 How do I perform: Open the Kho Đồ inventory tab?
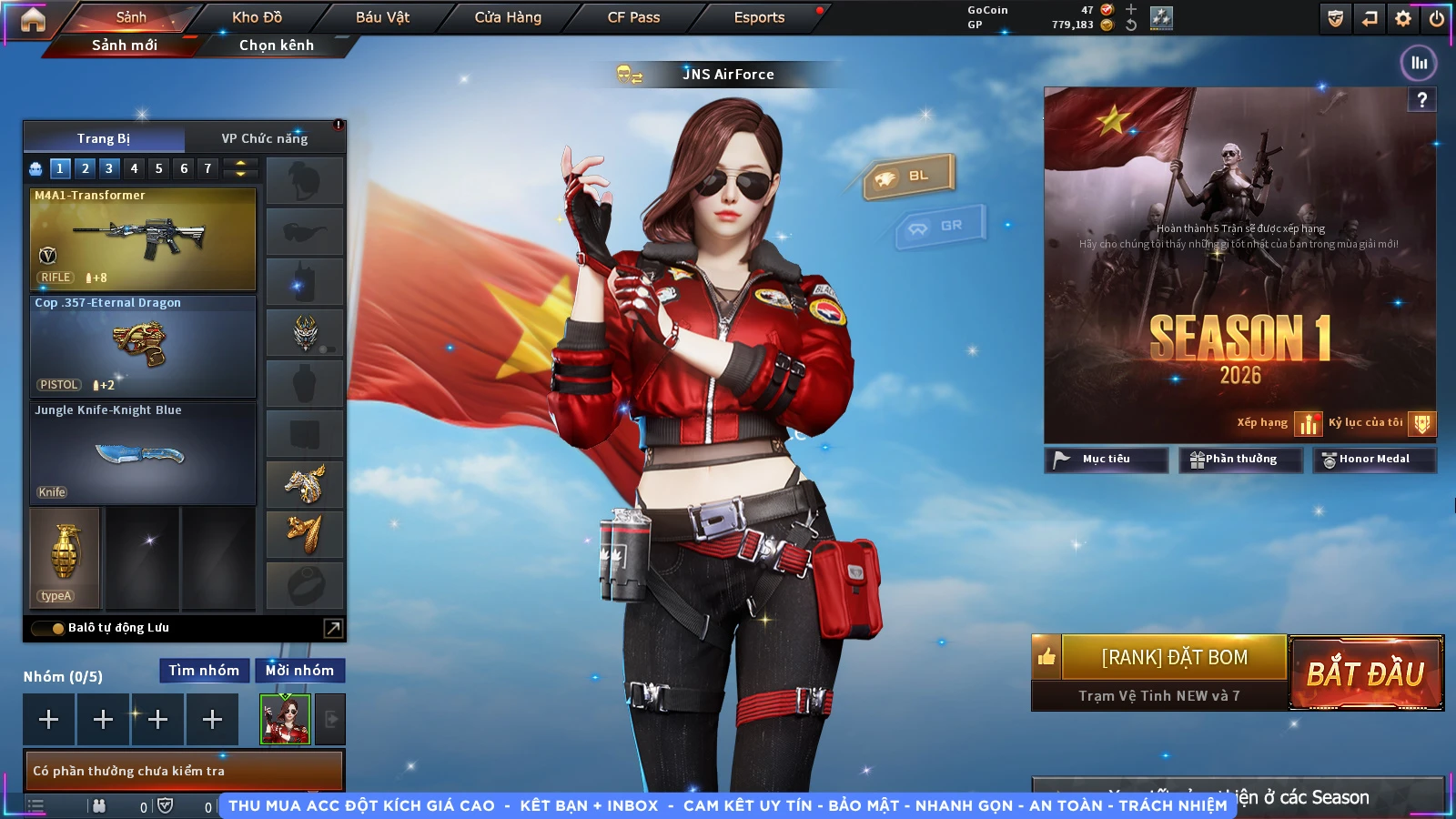(x=257, y=17)
